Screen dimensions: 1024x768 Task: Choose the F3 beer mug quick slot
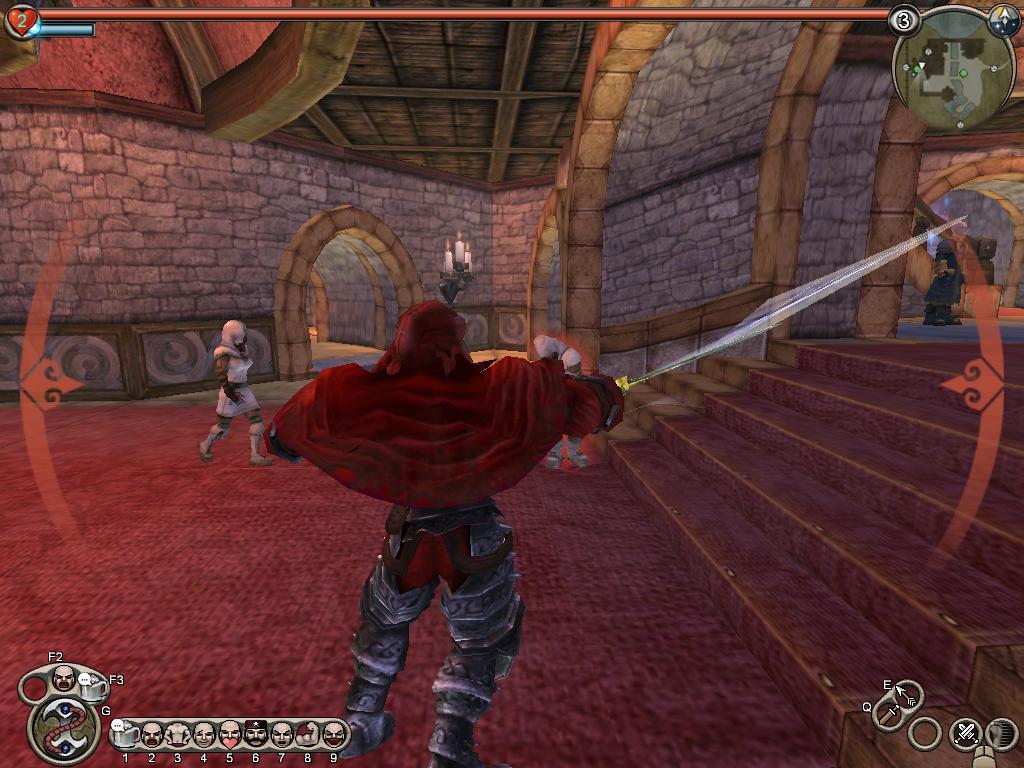click(92, 687)
